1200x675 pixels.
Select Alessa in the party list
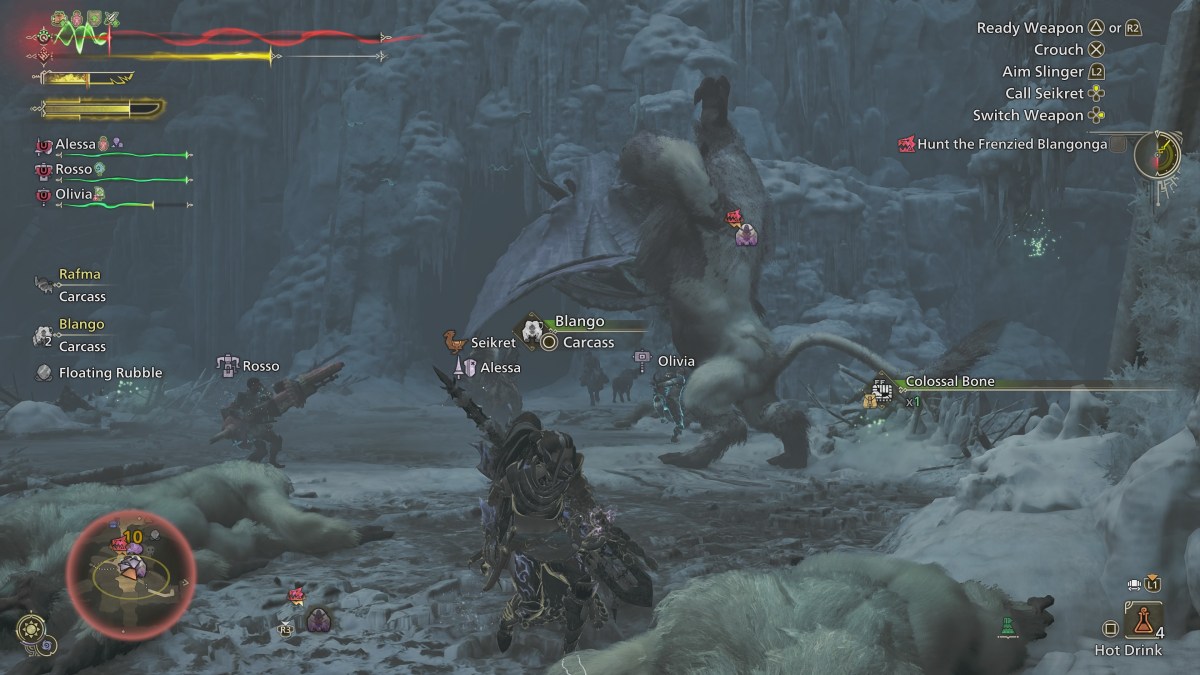point(76,144)
